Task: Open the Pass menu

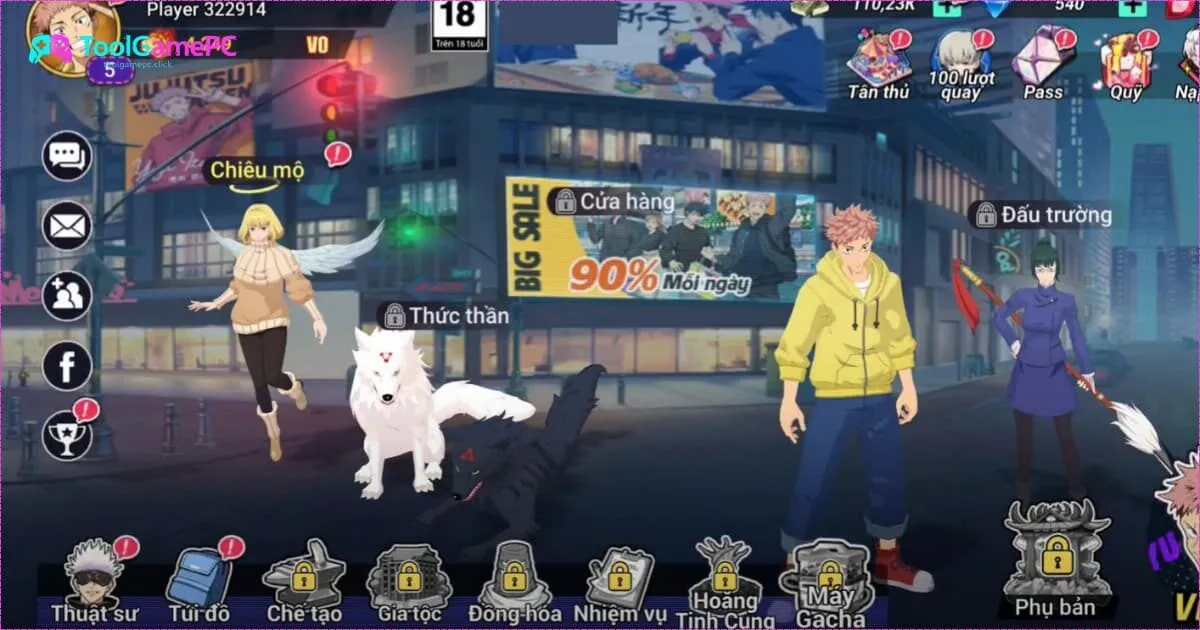Action: coord(1043,60)
